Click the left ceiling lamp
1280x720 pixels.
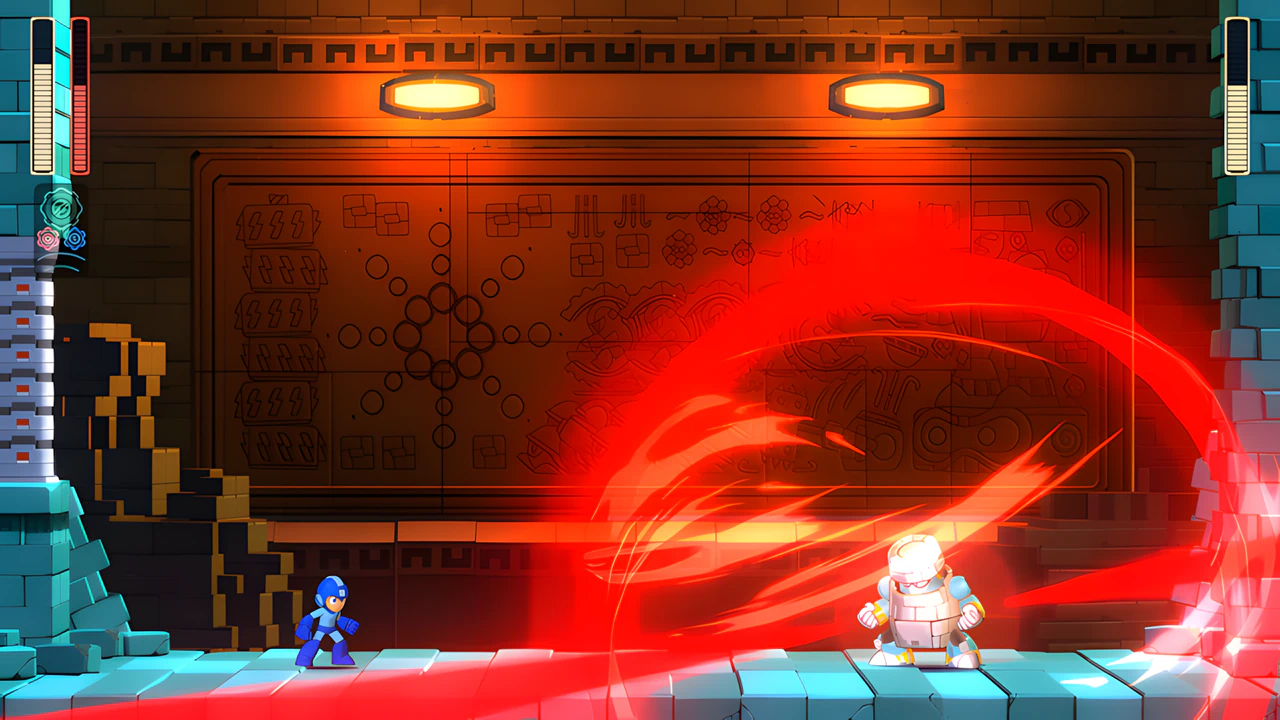438,95
